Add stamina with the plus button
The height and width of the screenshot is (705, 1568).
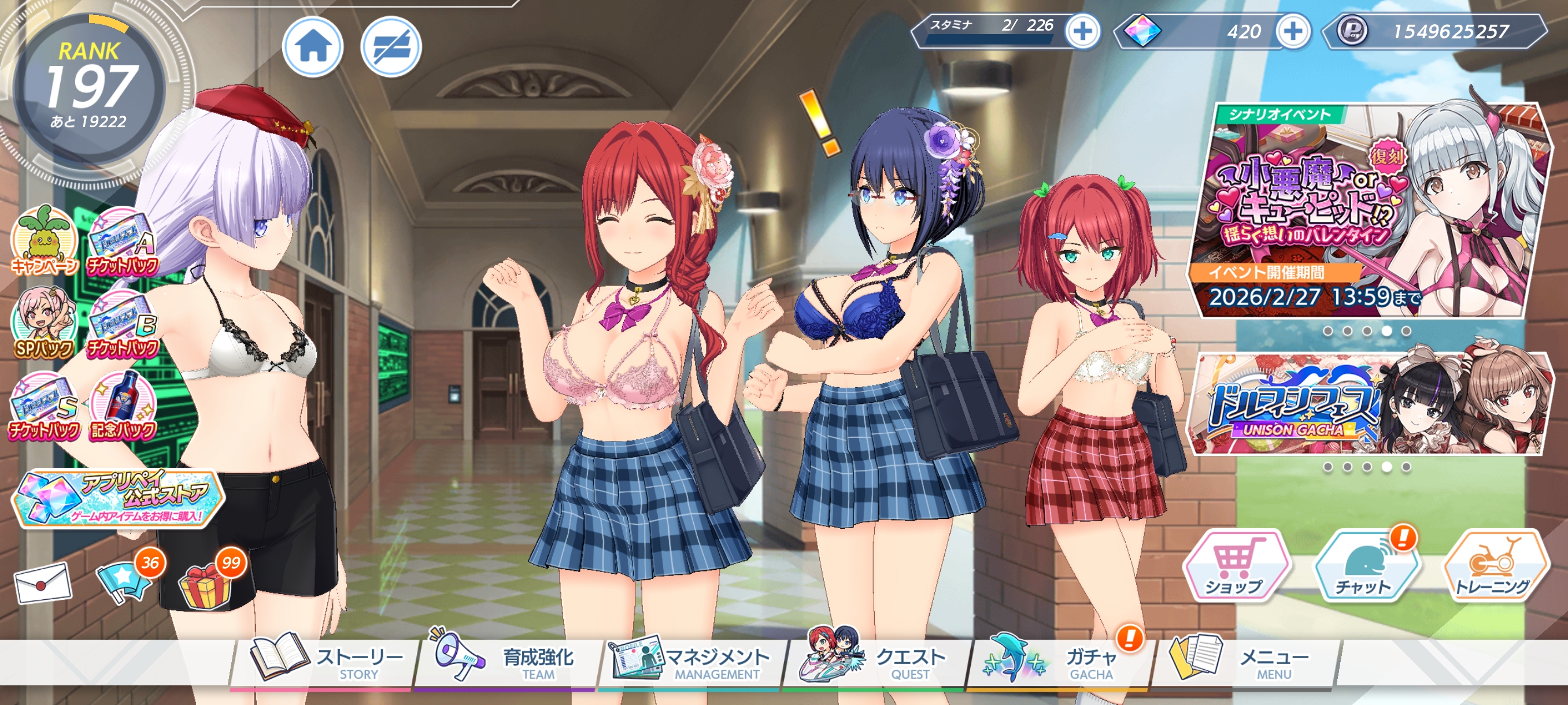coord(1082,31)
